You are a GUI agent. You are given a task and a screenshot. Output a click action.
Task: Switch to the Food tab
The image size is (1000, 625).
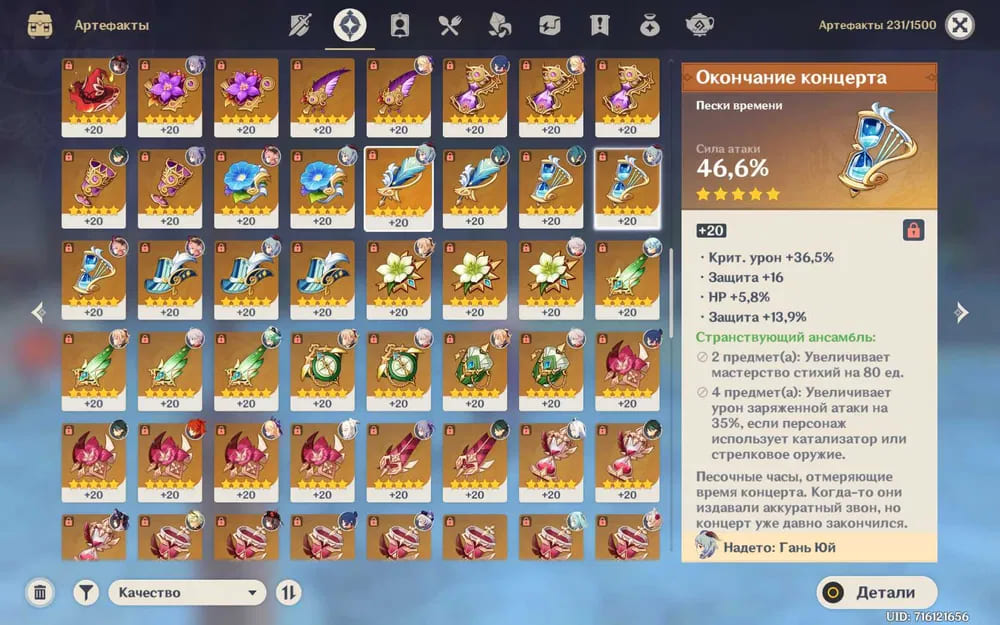[x=450, y=25]
